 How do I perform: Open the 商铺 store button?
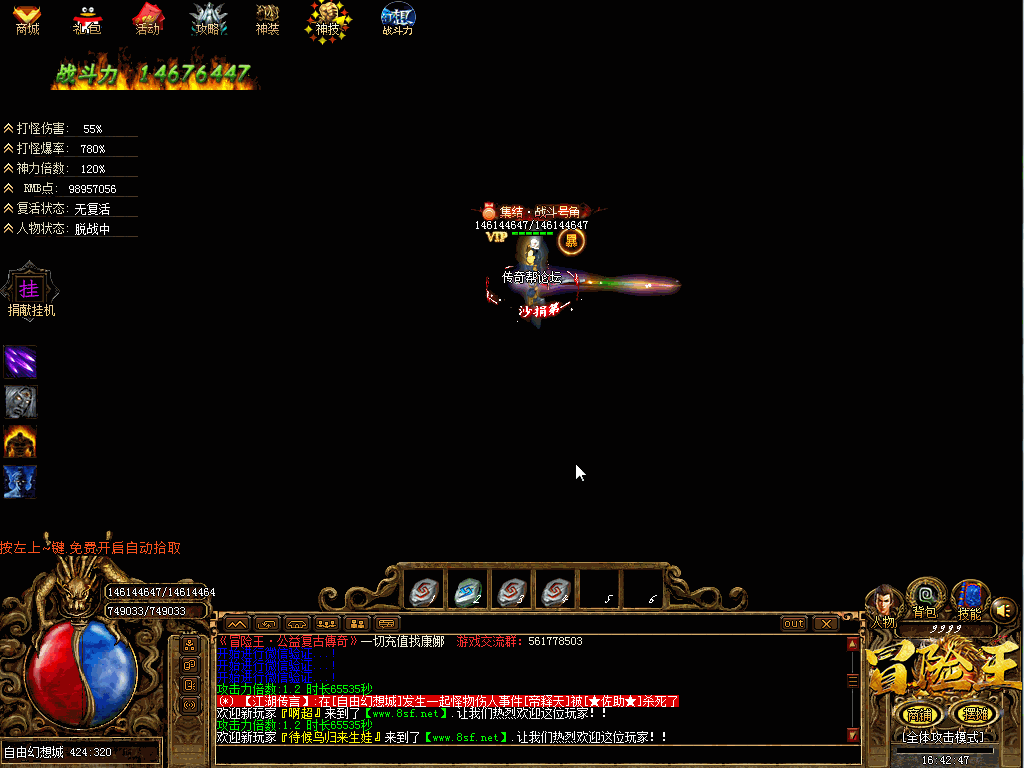pos(918,714)
